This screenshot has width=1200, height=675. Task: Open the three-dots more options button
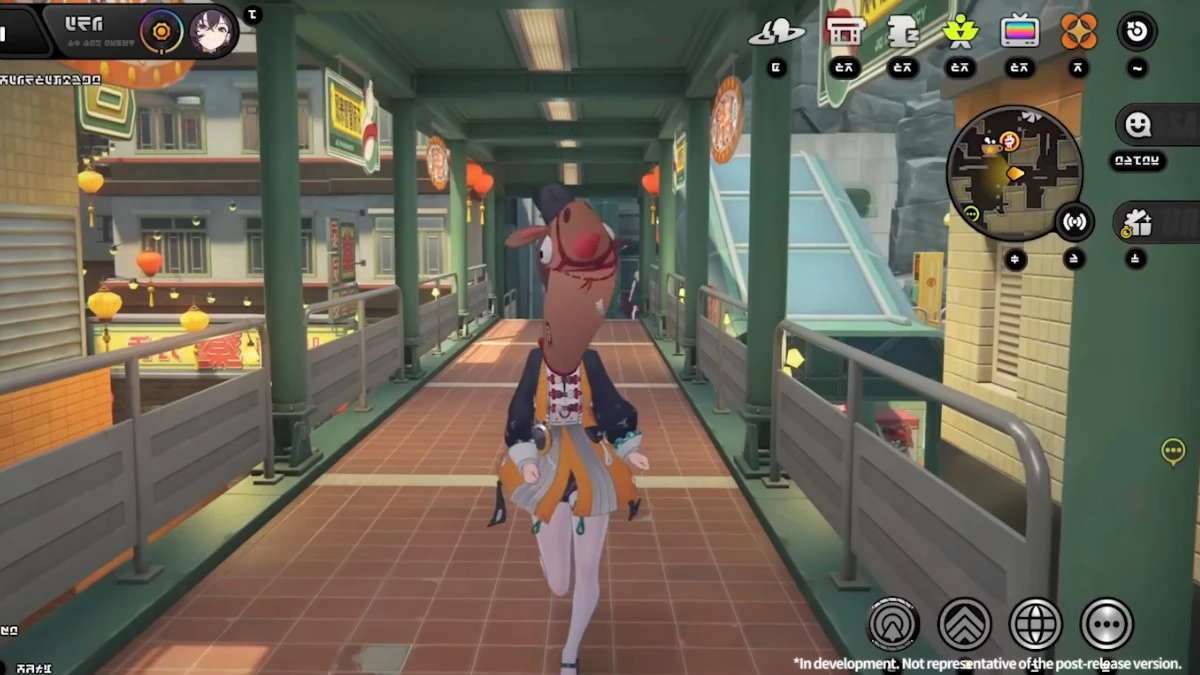pos(1107,624)
